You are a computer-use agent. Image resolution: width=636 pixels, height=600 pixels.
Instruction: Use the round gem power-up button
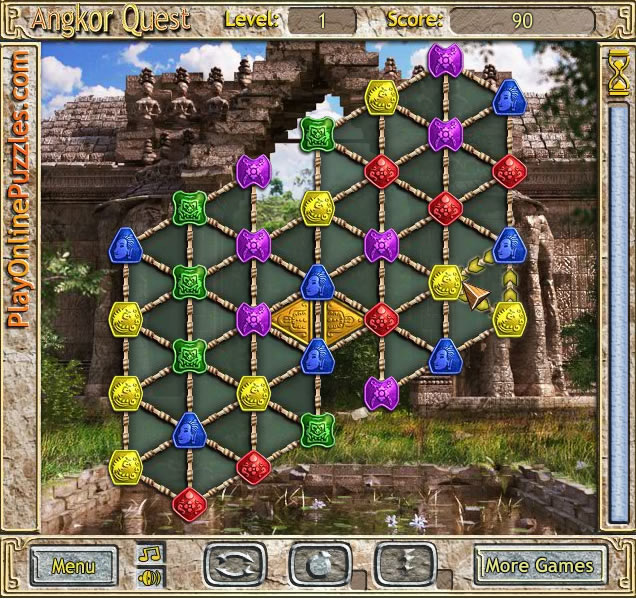(319, 565)
